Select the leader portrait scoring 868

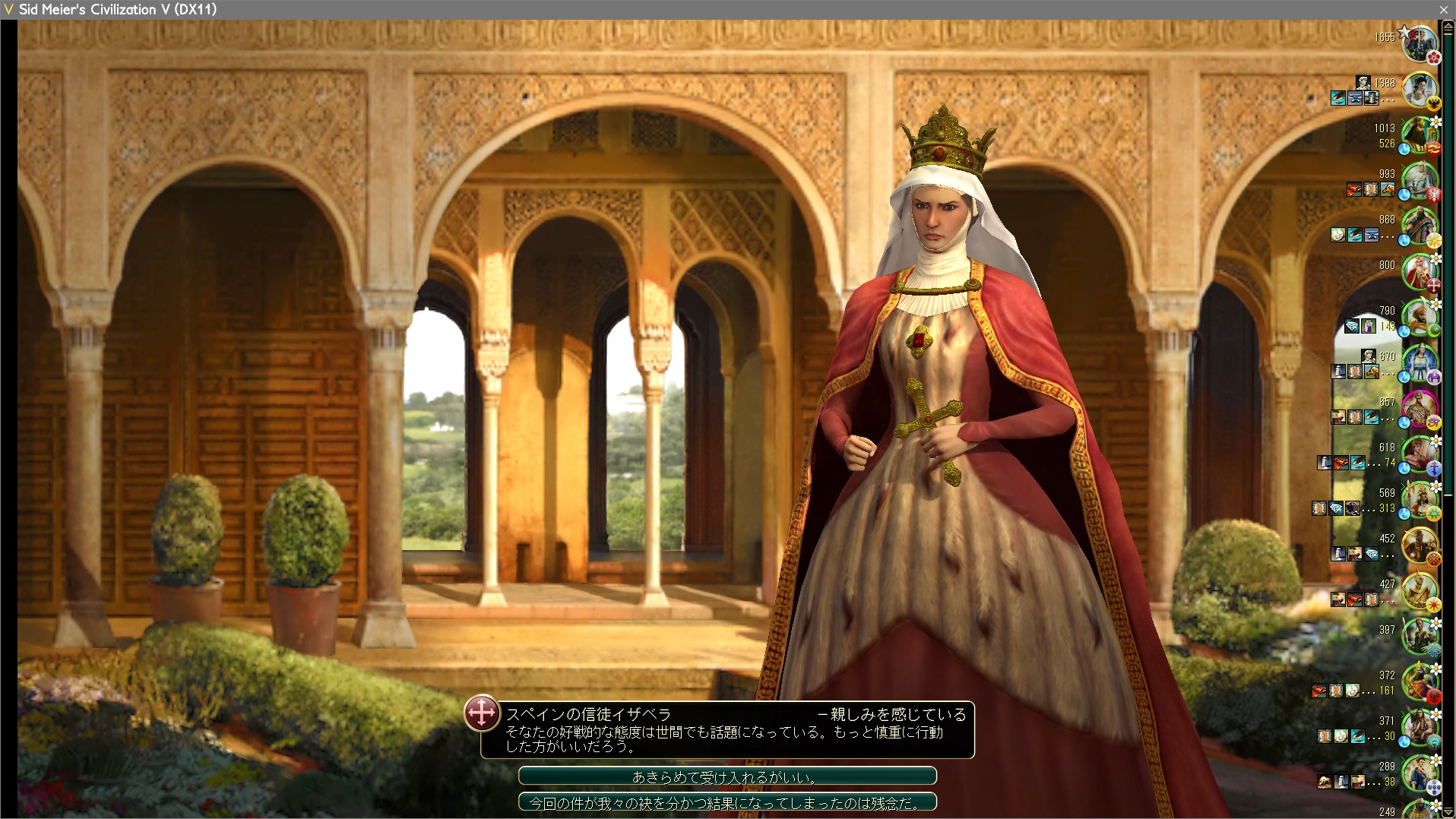1419,226
